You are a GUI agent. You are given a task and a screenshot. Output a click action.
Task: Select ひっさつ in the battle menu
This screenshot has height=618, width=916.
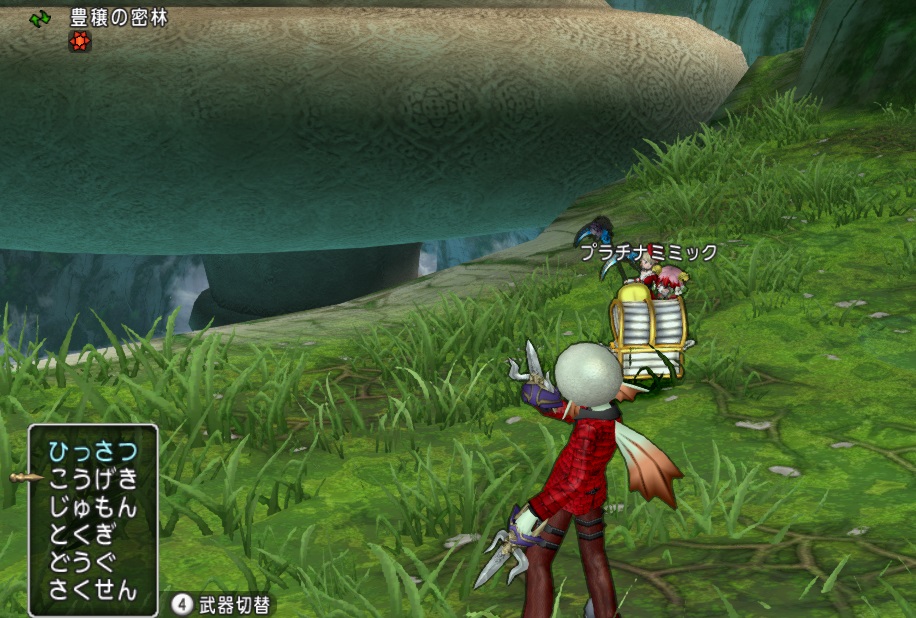pos(92,451)
